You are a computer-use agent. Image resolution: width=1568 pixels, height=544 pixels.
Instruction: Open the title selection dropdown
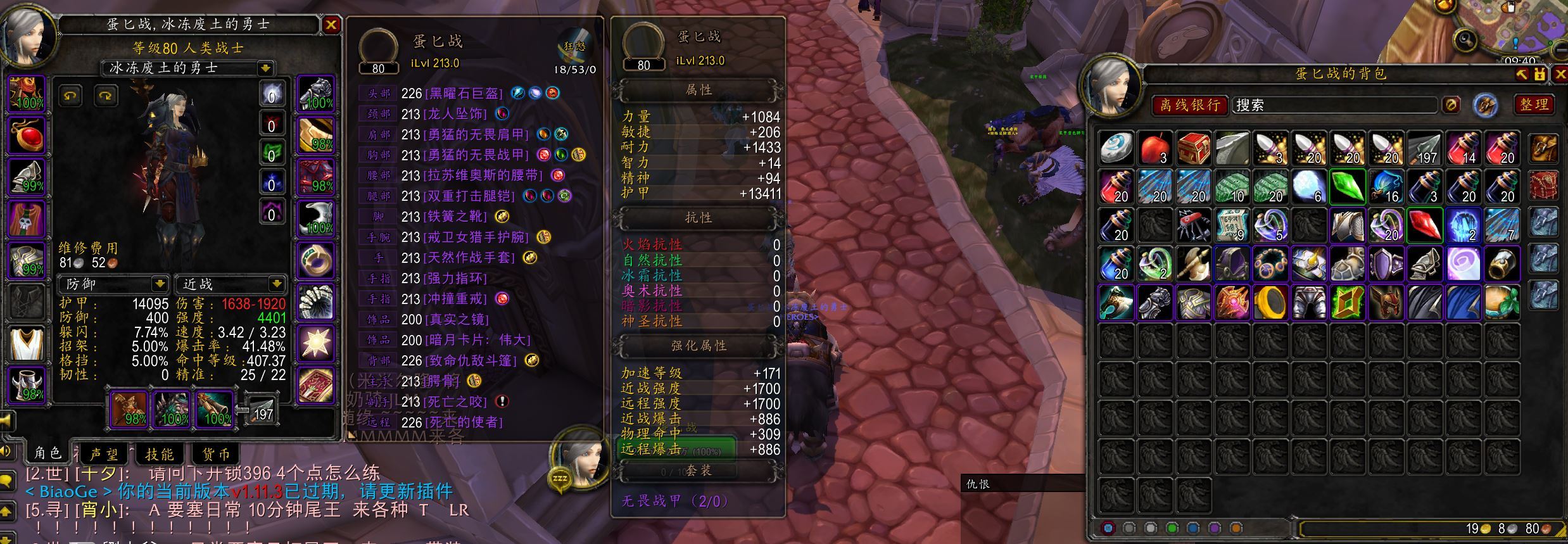265,68
